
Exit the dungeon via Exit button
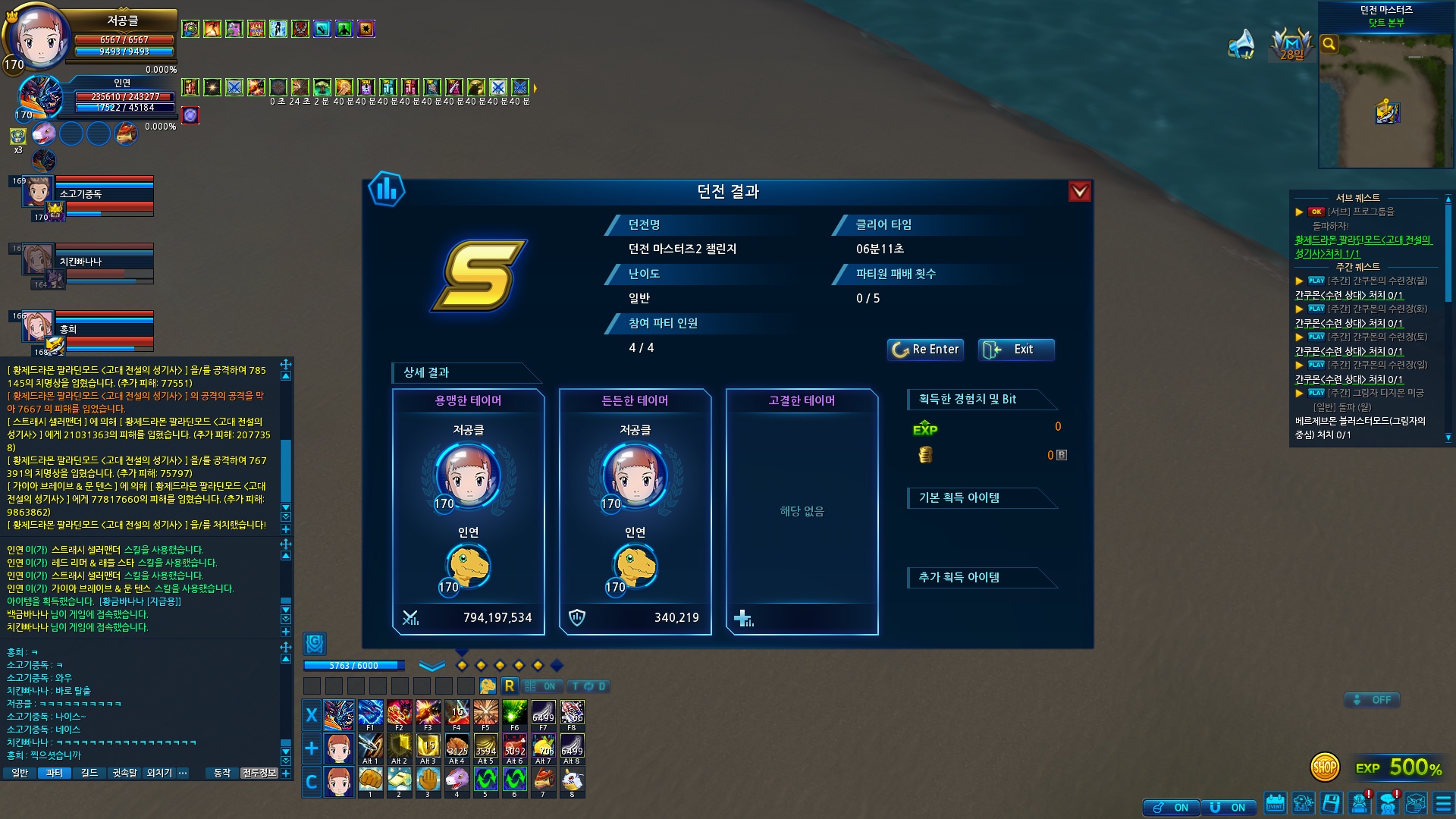coord(1016,350)
